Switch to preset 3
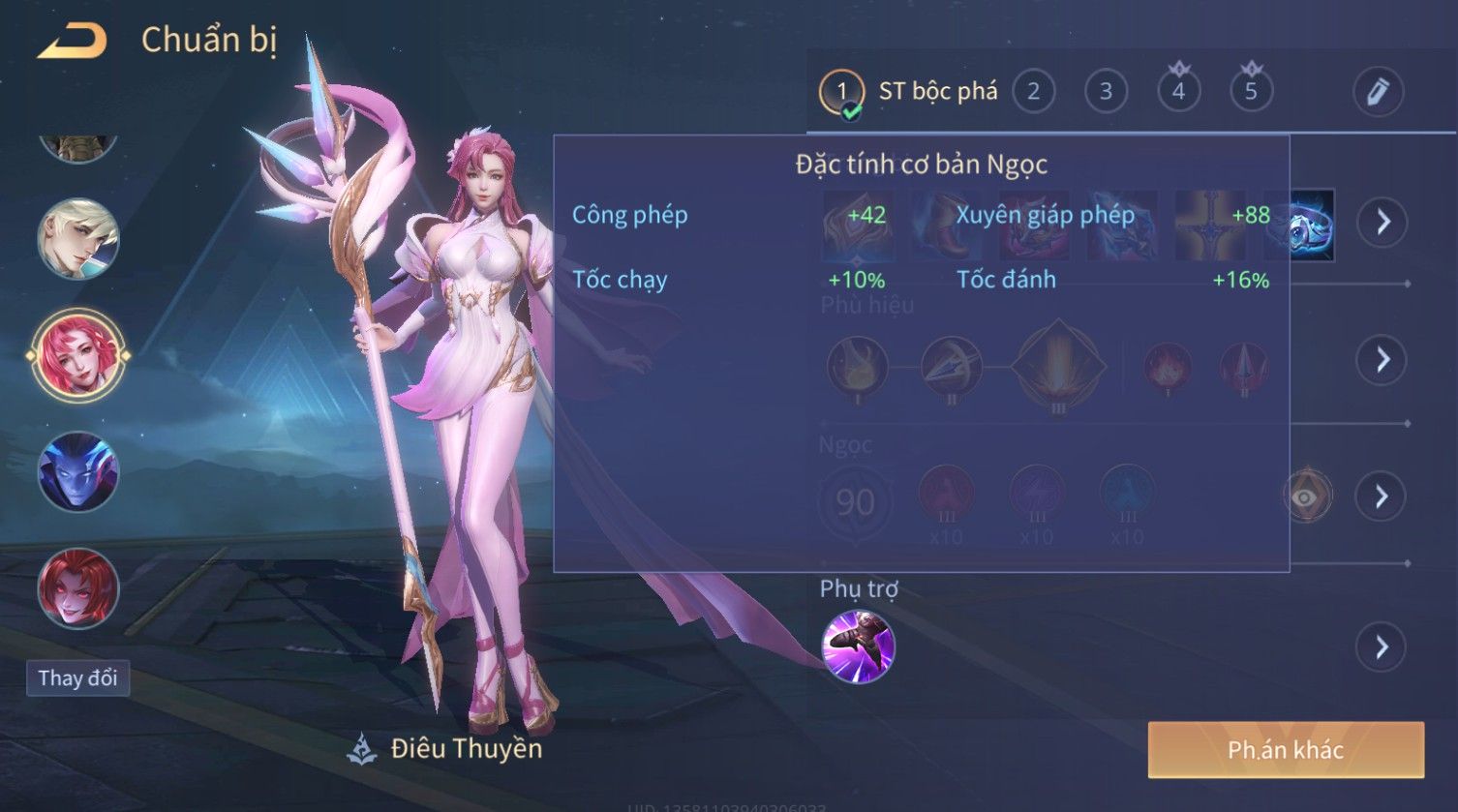1458x812 pixels. coord(1106,92)
